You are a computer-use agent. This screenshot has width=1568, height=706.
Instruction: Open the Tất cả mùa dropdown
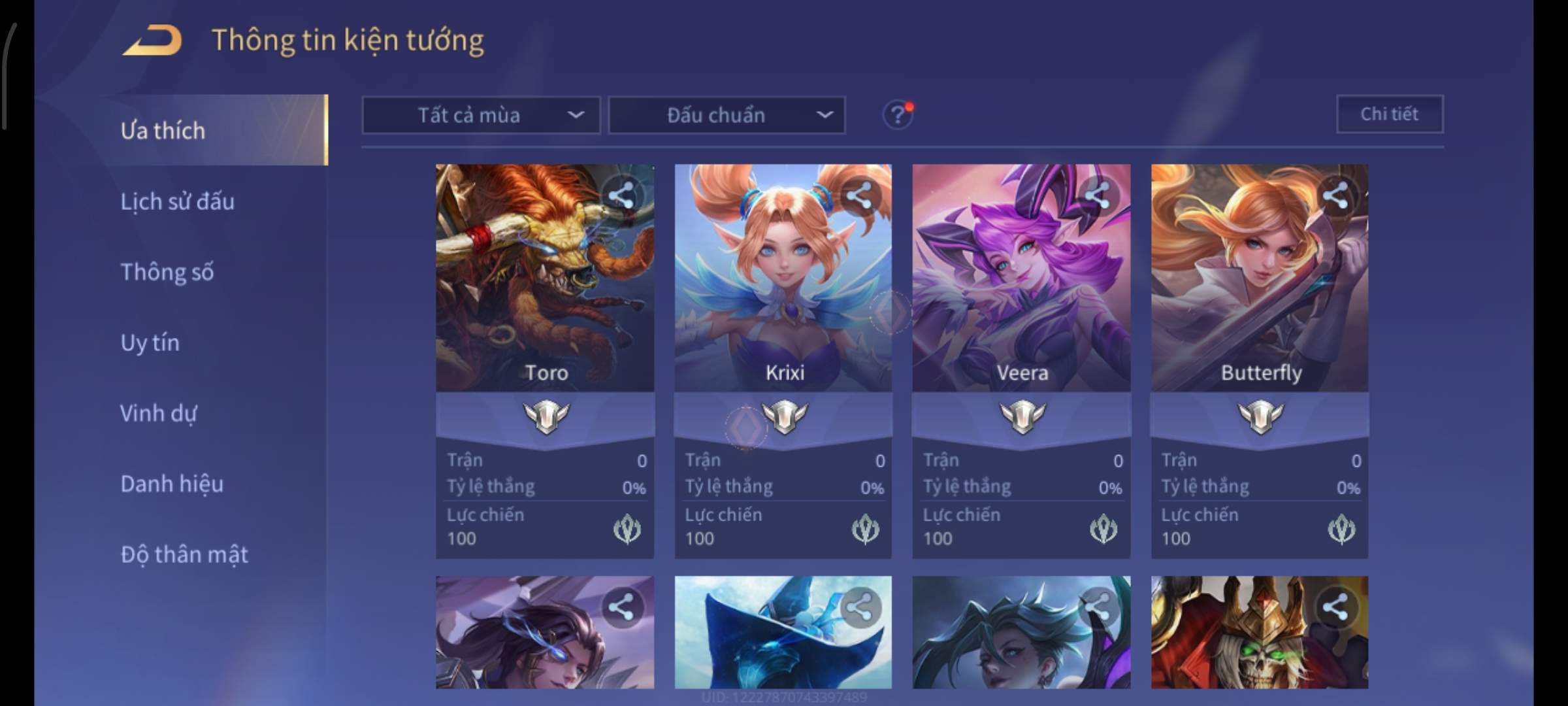(481, 115)
